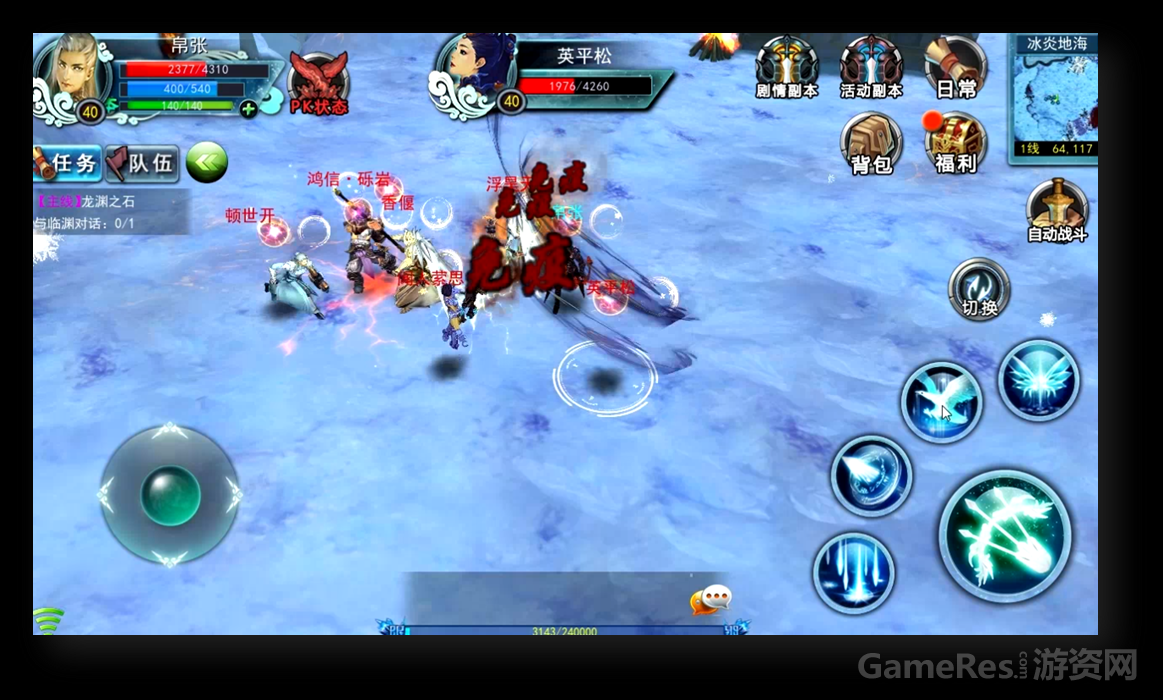
Task: Open the 日常 daily activities scroll
Action: (x=955, y=67)
